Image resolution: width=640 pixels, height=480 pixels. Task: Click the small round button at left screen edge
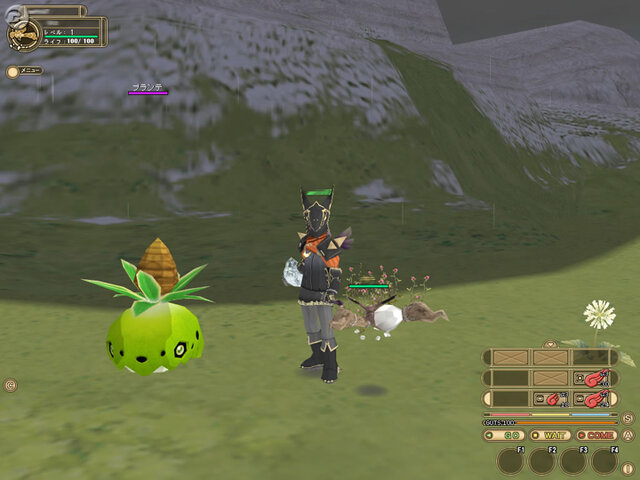[10, 385]
